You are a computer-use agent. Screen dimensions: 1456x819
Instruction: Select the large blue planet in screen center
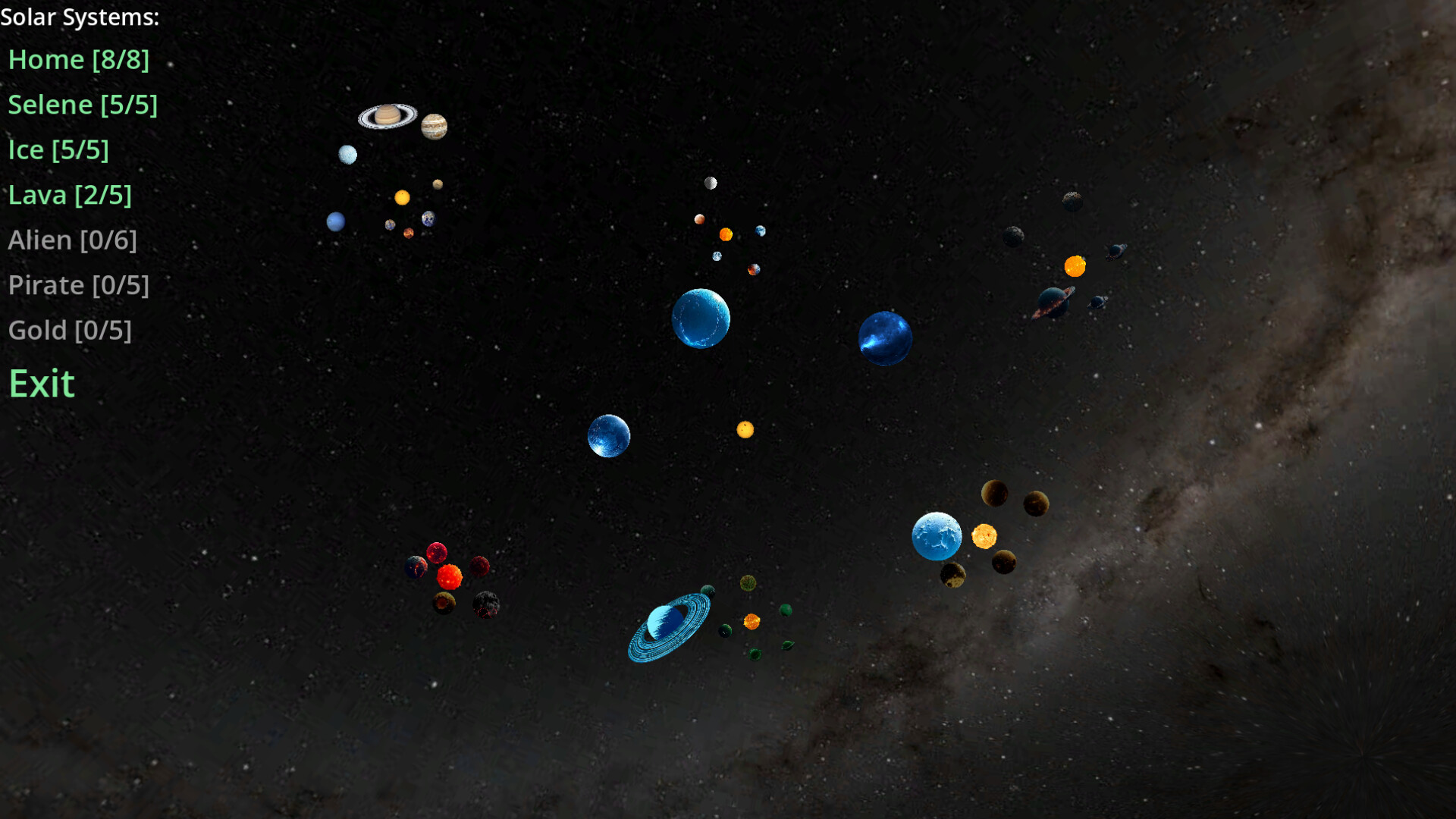pyautogui.click(x=701, y=318)
